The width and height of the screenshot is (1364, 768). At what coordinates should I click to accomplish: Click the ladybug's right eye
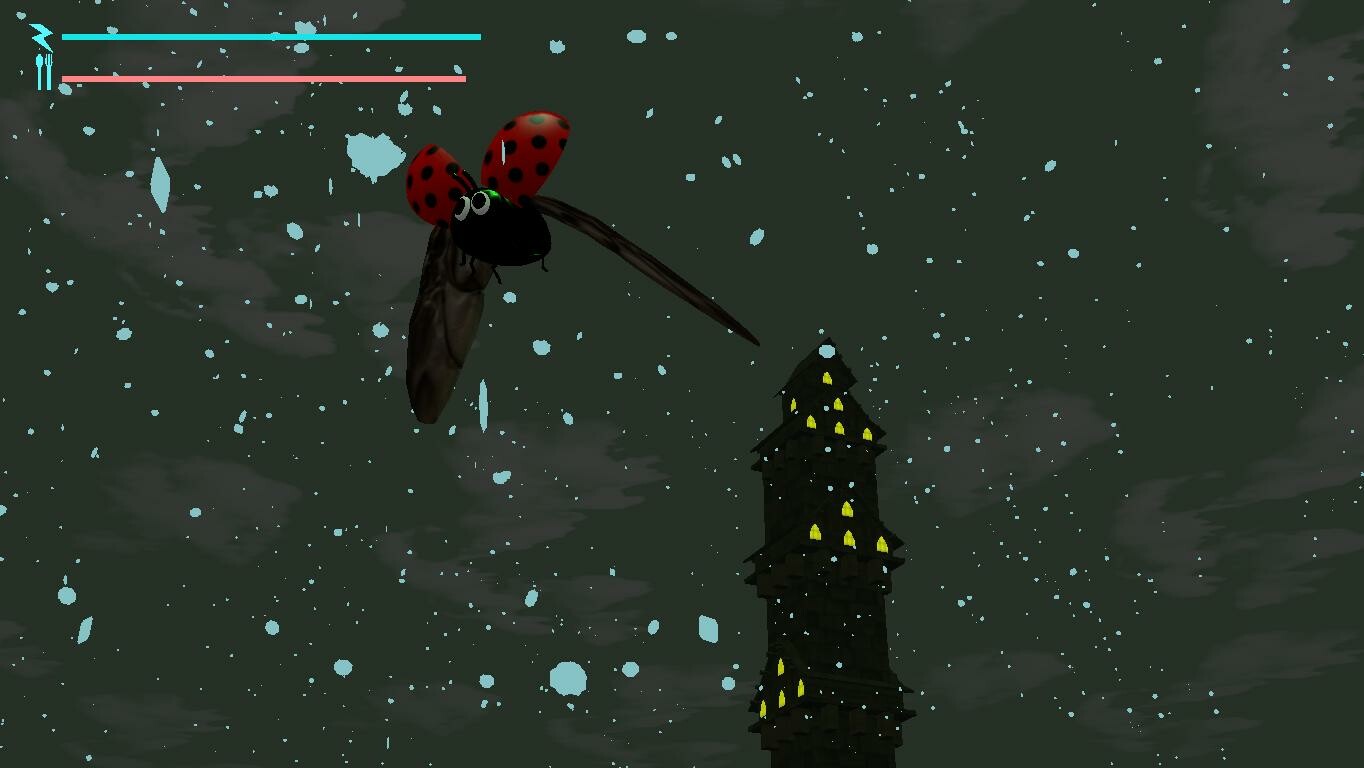[481, 201]
